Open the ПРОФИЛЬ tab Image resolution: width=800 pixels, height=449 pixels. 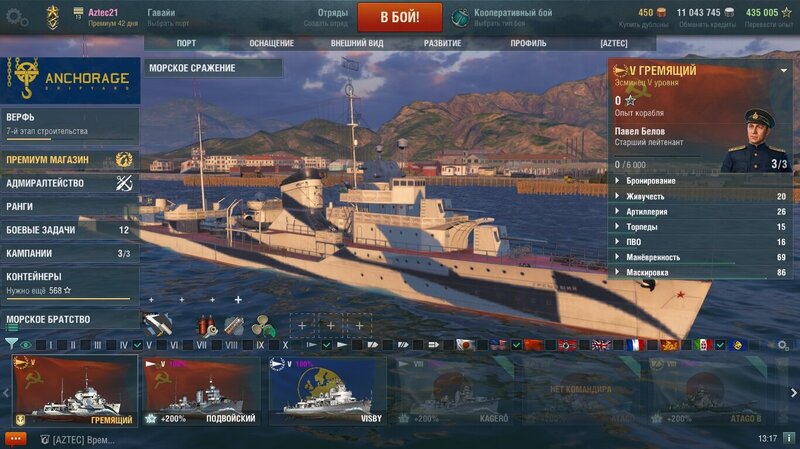click(528, 43)
